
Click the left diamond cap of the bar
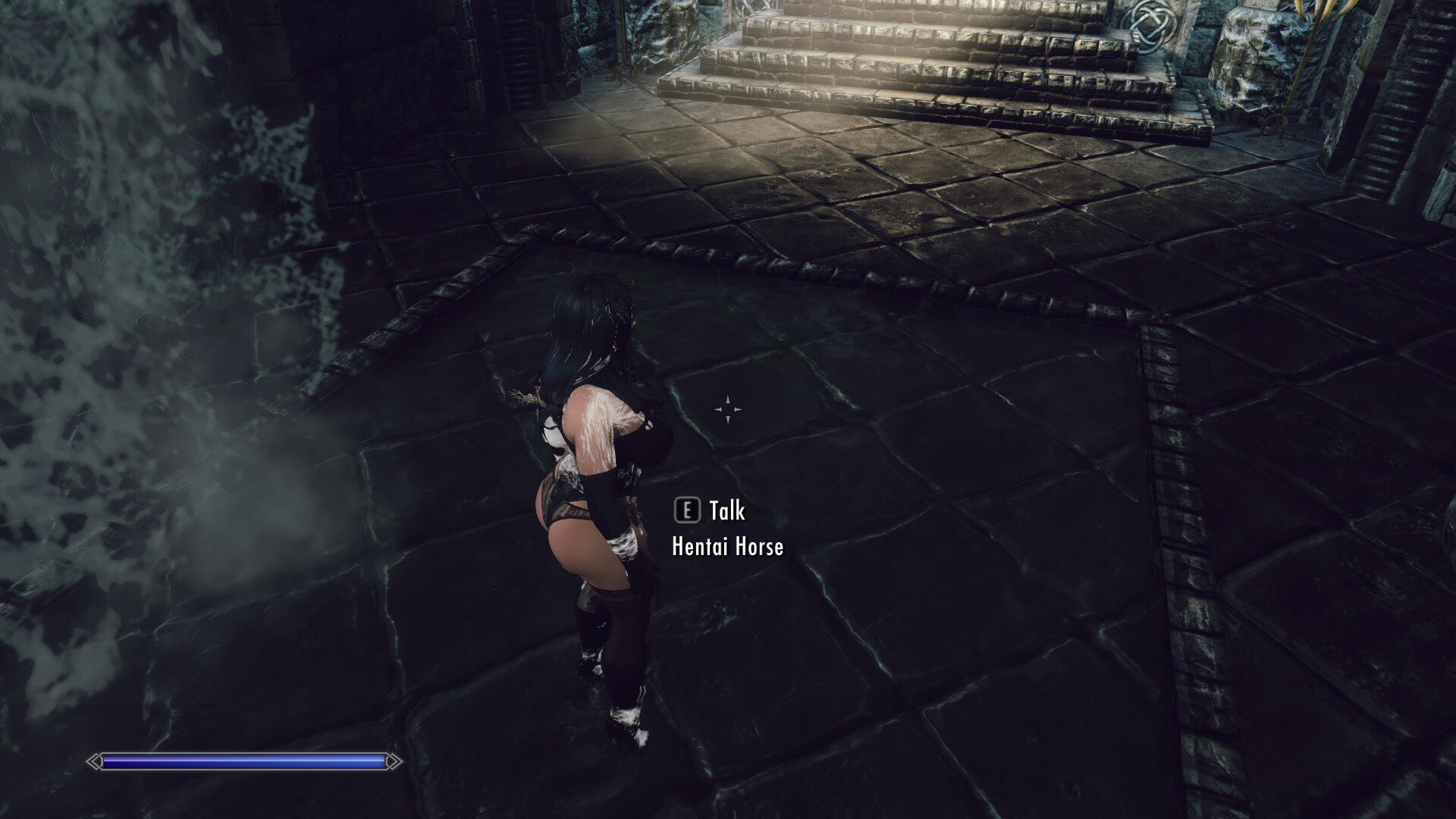94,761
